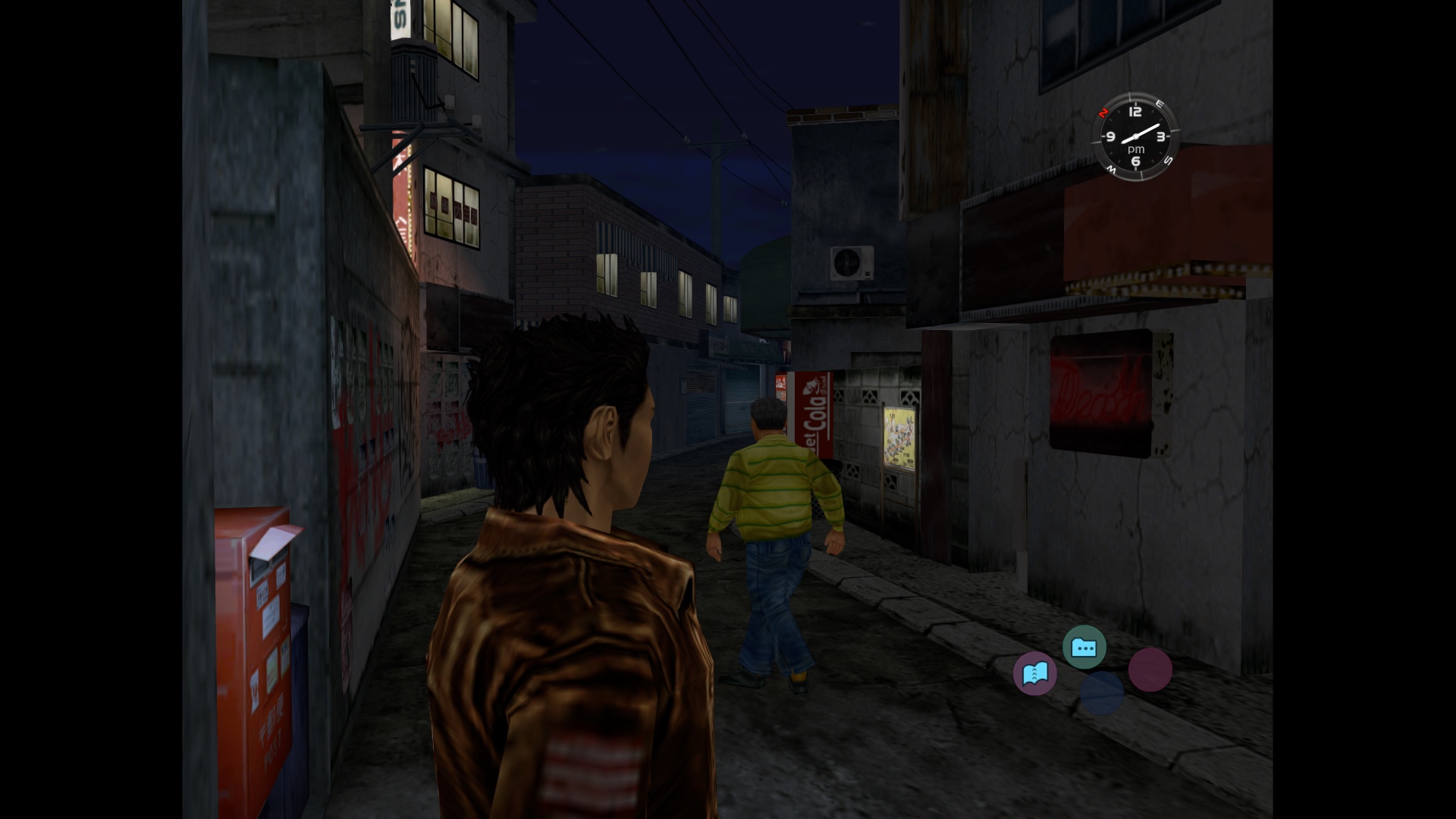Open the folder items icon

click(1084, 648)
